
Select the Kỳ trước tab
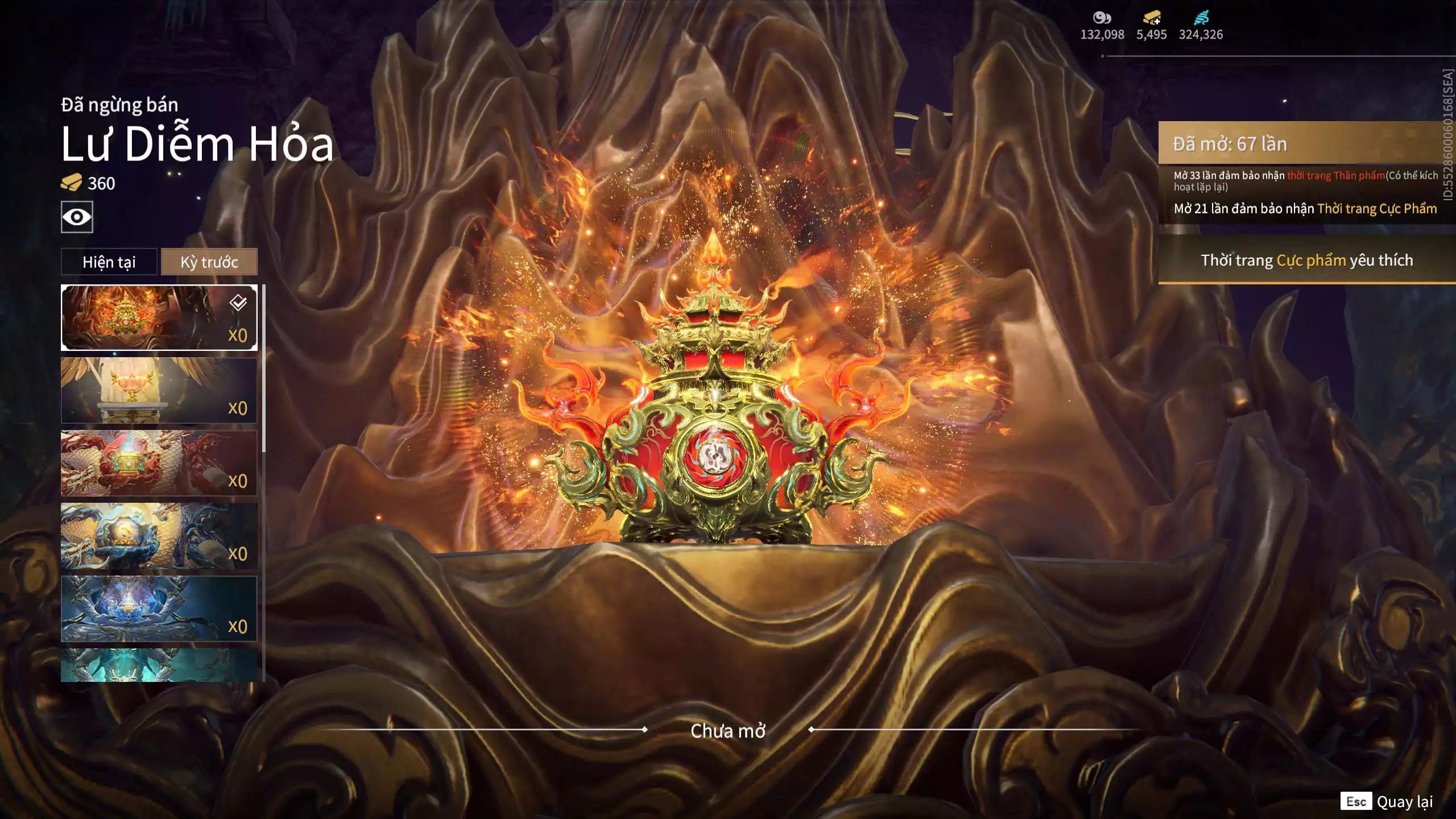point(209,262)
